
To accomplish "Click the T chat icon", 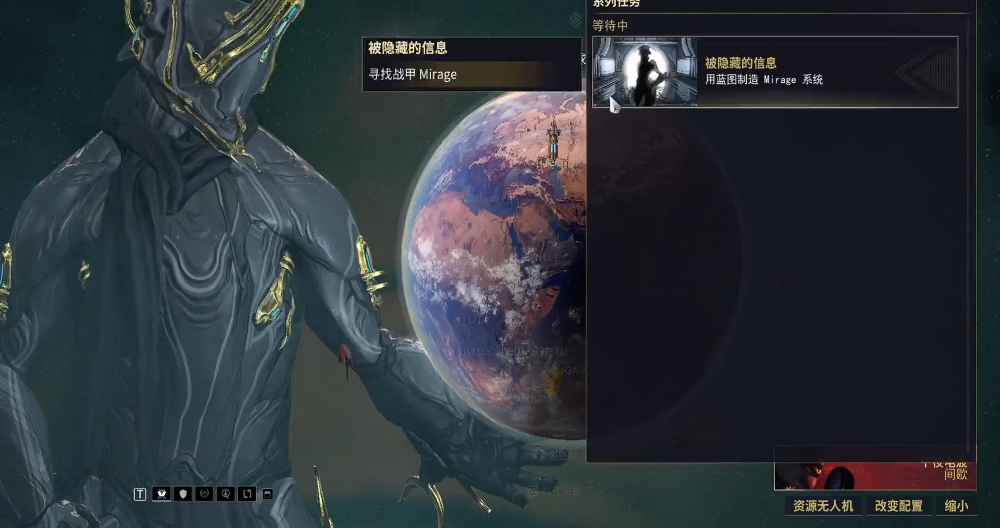I will [140, 494].
